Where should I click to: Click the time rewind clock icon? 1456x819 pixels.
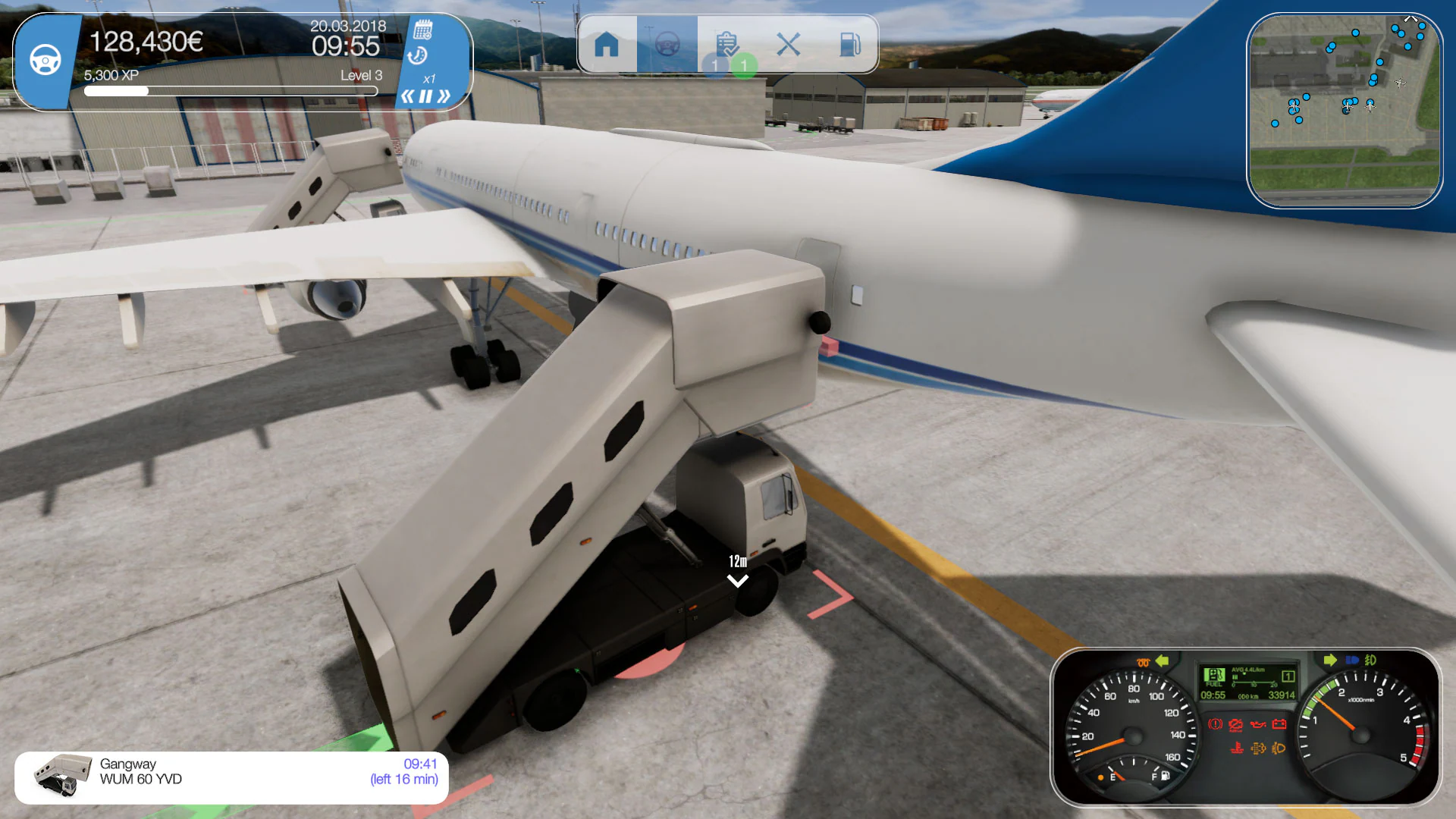[418, 55]
